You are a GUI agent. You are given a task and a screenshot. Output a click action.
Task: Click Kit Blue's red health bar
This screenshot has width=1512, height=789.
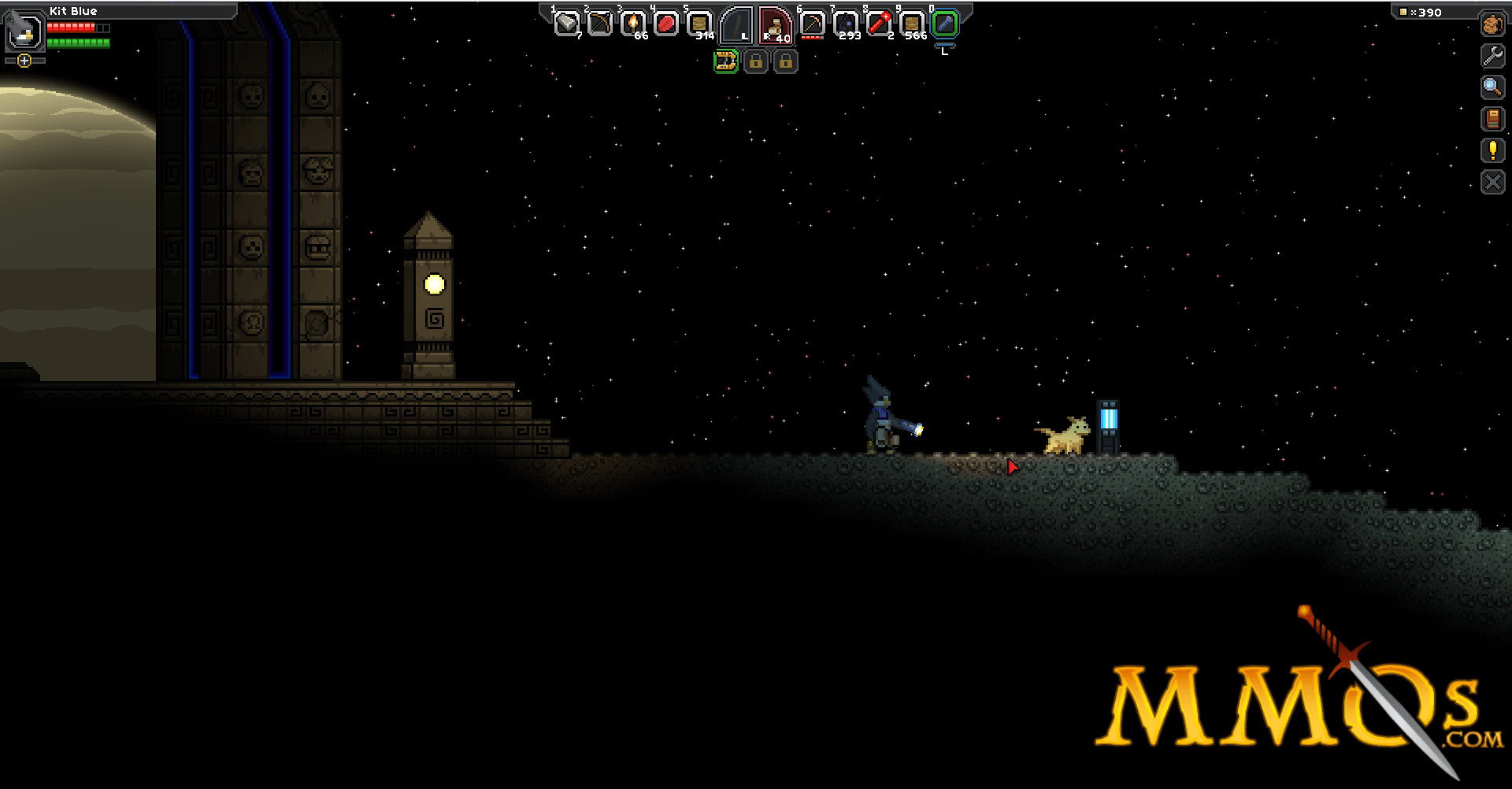click(71, 26)
